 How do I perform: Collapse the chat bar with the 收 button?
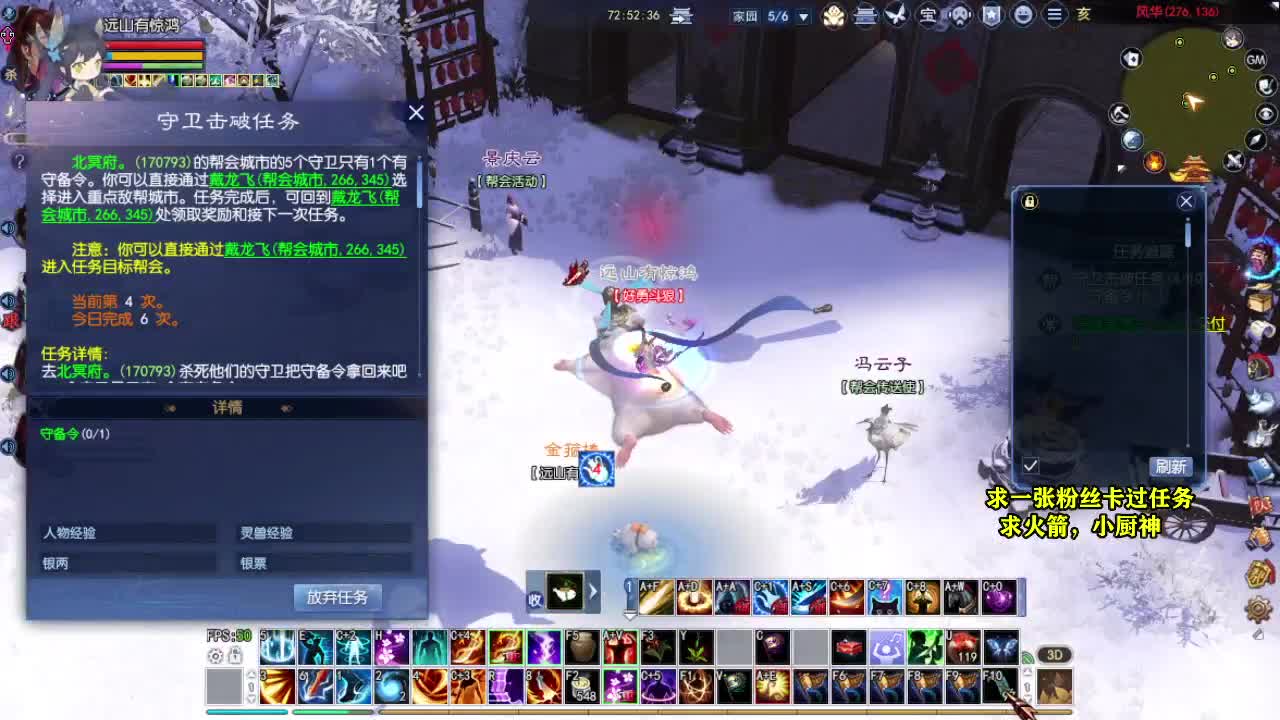tap(537, 598)
